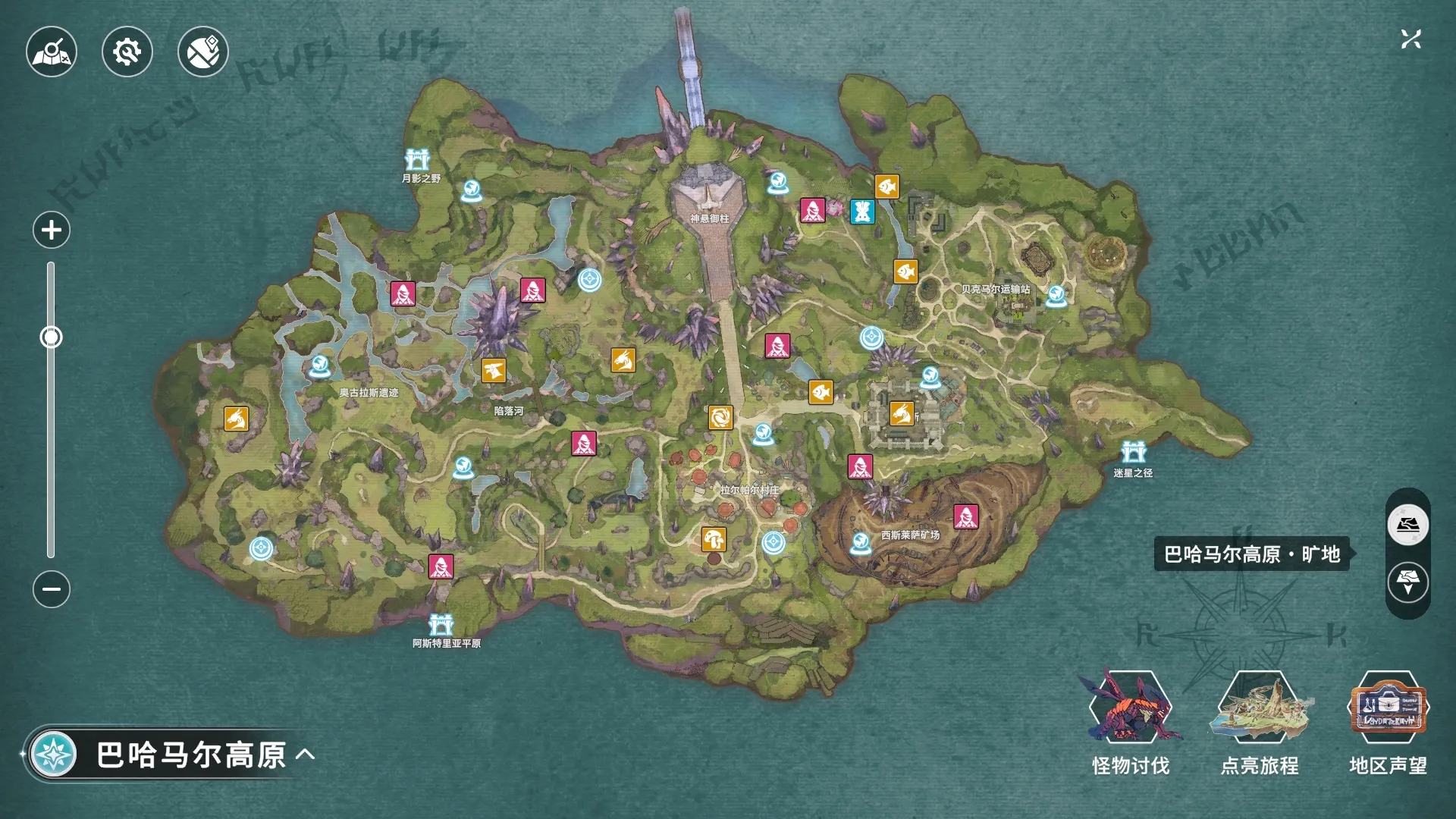Open the map search magnifier icon
The width and height of the screenshot is (1456, 819).
pos(52,52)
